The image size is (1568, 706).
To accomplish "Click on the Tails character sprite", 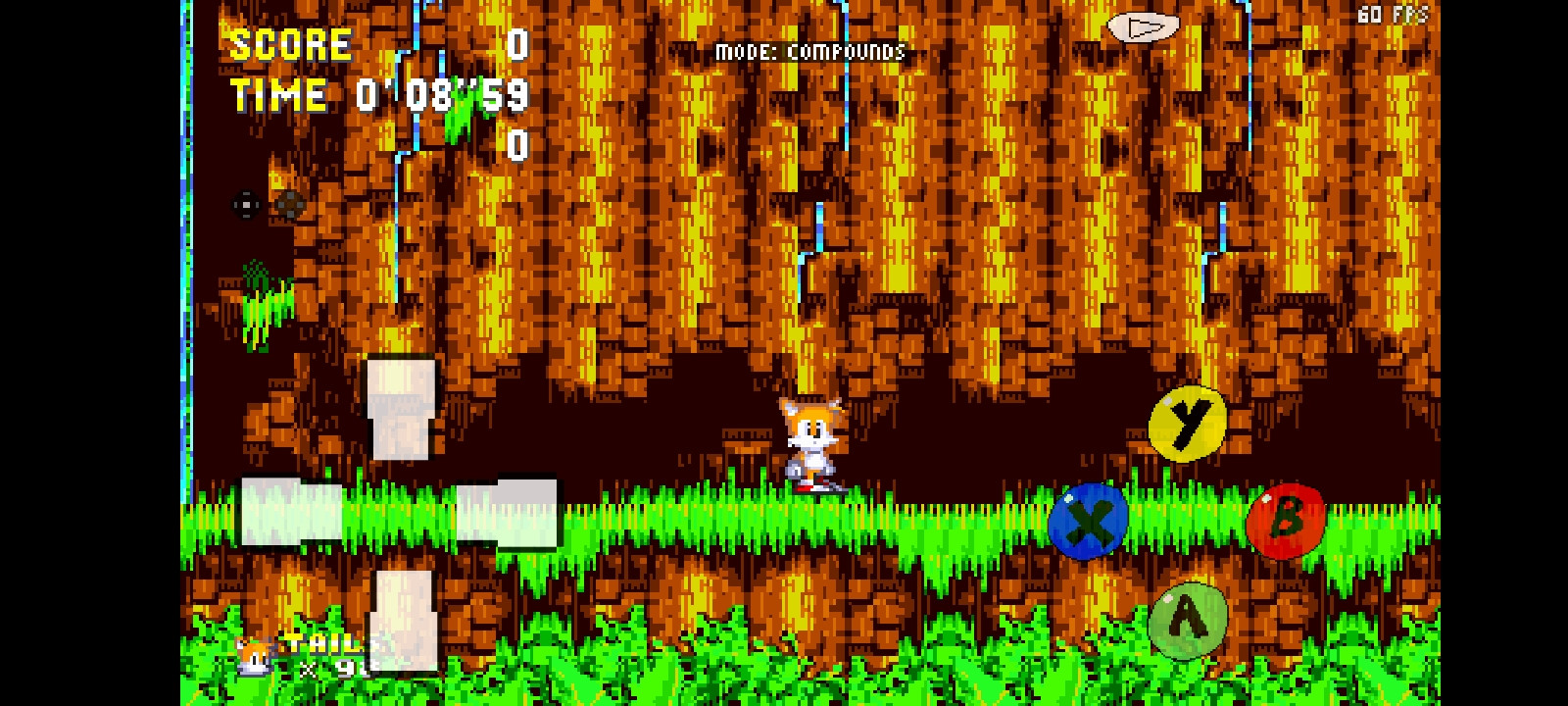I will pos(811,446).
